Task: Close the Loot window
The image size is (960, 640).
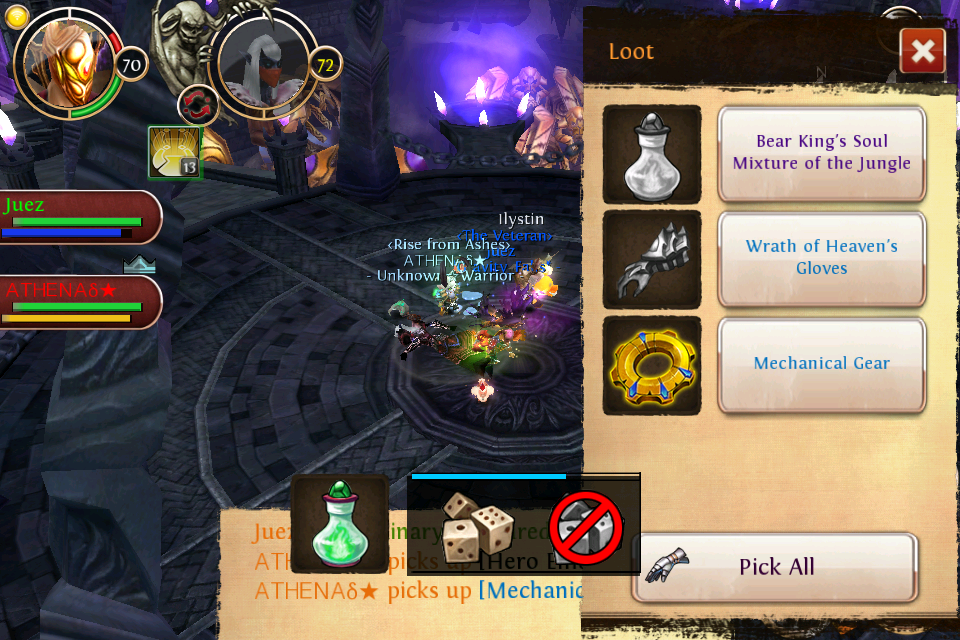Action: pos(922,51)
